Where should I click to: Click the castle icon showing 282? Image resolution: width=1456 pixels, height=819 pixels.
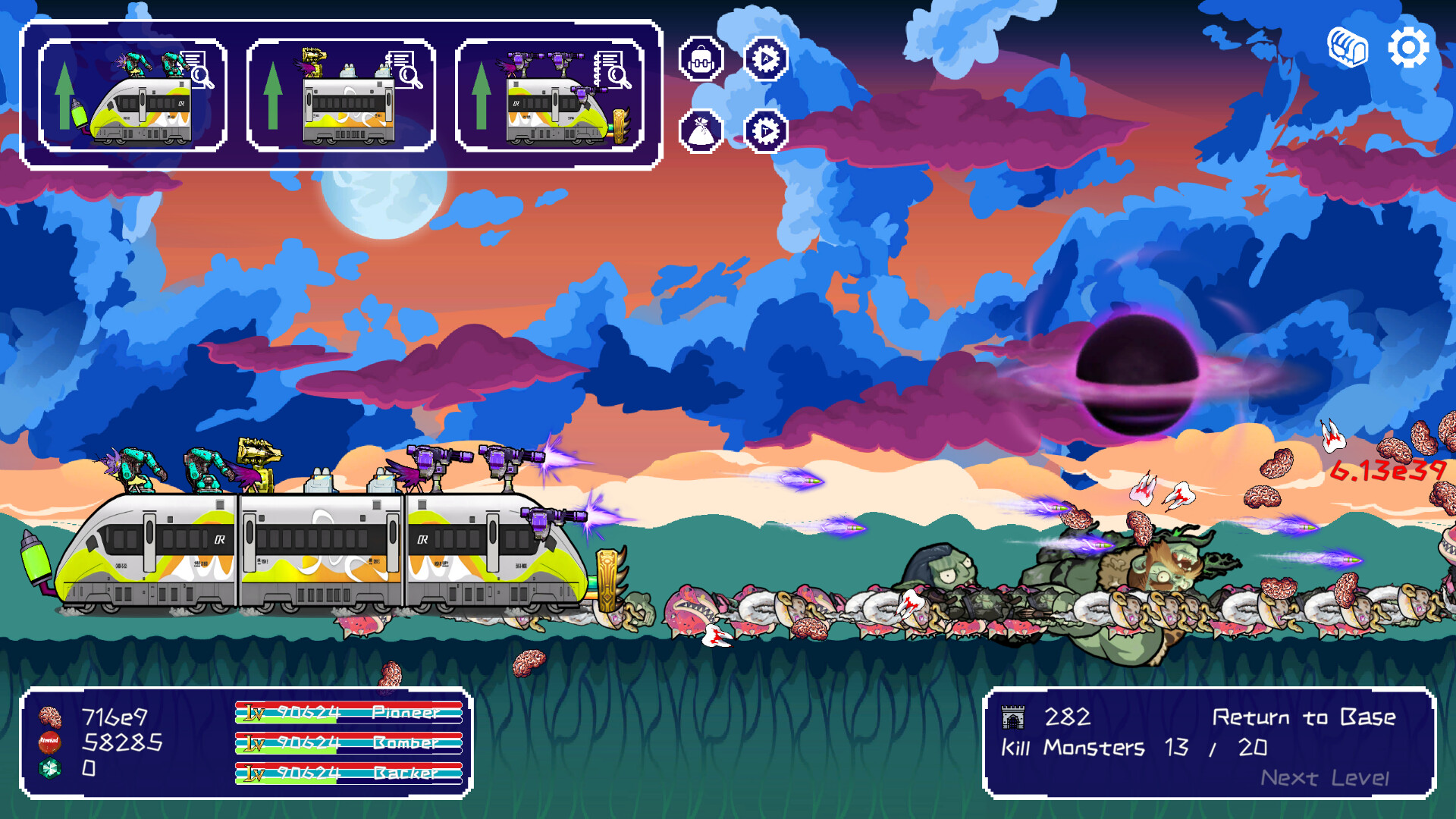1014,716
